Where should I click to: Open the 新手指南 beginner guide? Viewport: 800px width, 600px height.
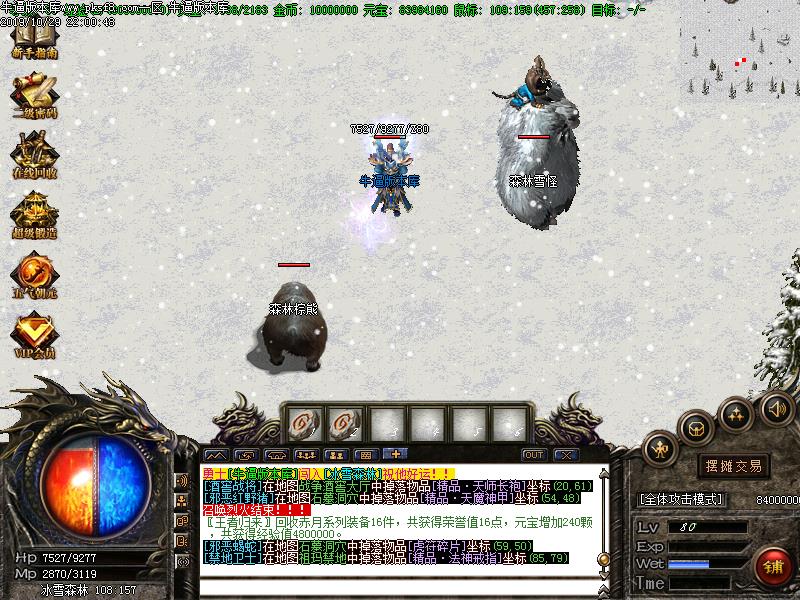34,41
